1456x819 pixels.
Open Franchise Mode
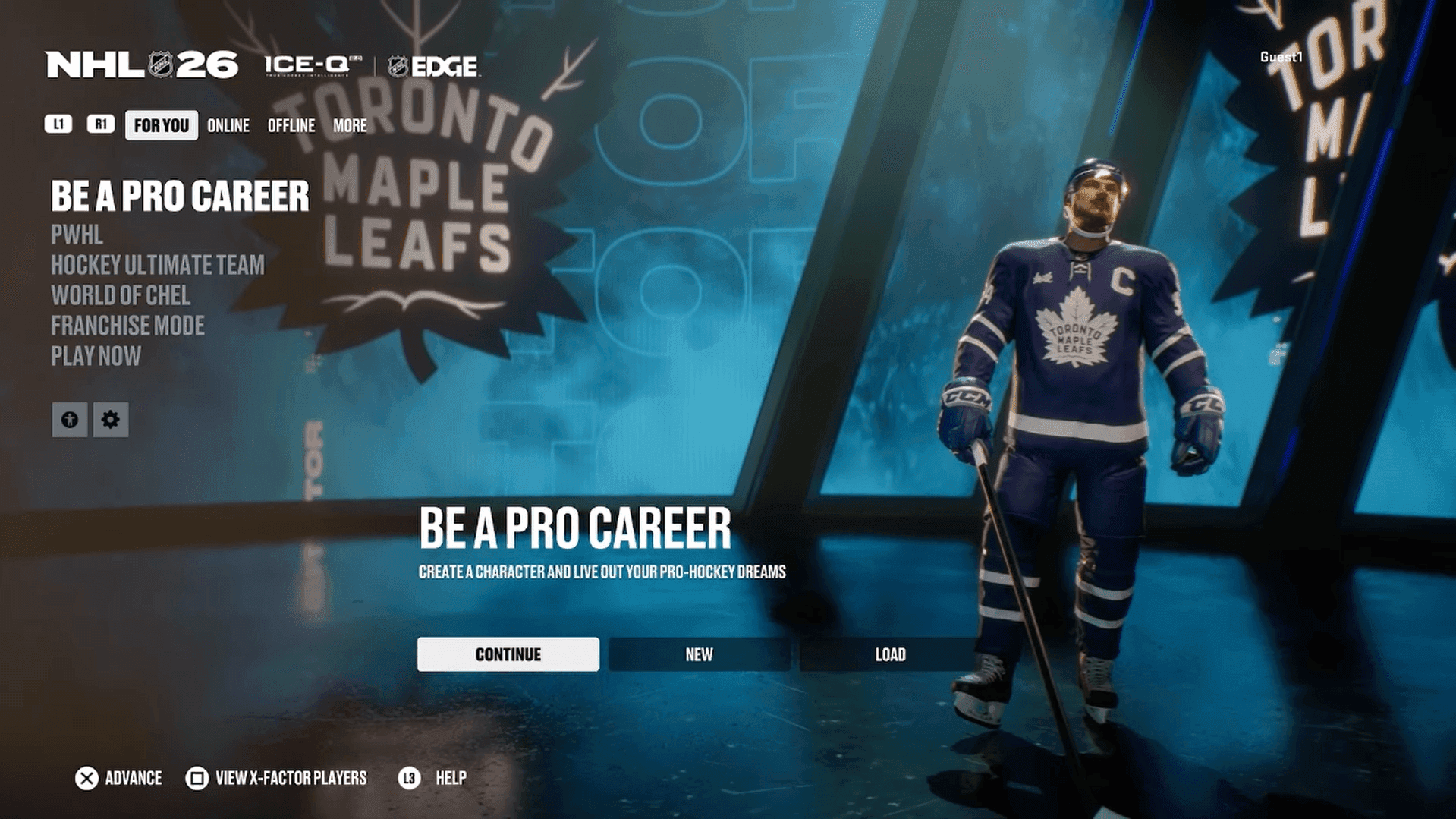point(127,326)
